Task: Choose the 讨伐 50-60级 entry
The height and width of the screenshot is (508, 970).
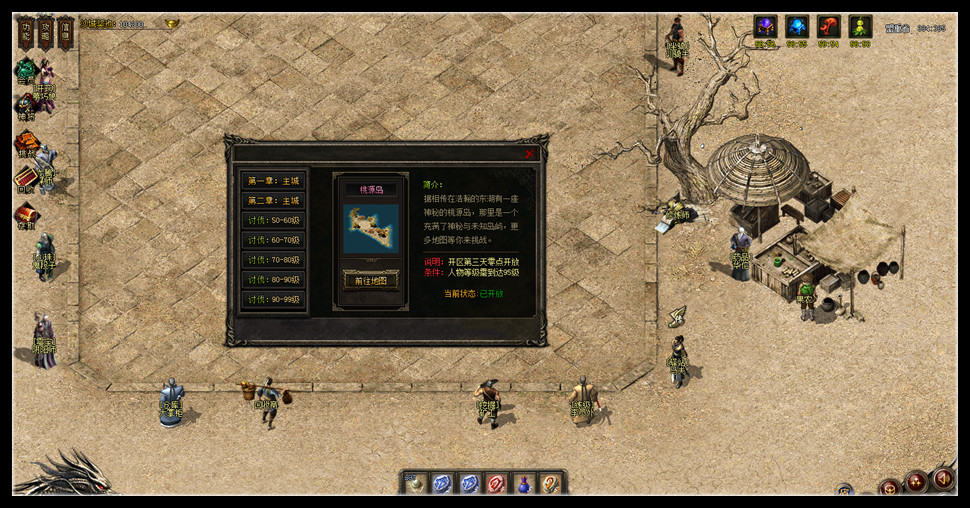Action: [273, 221]
